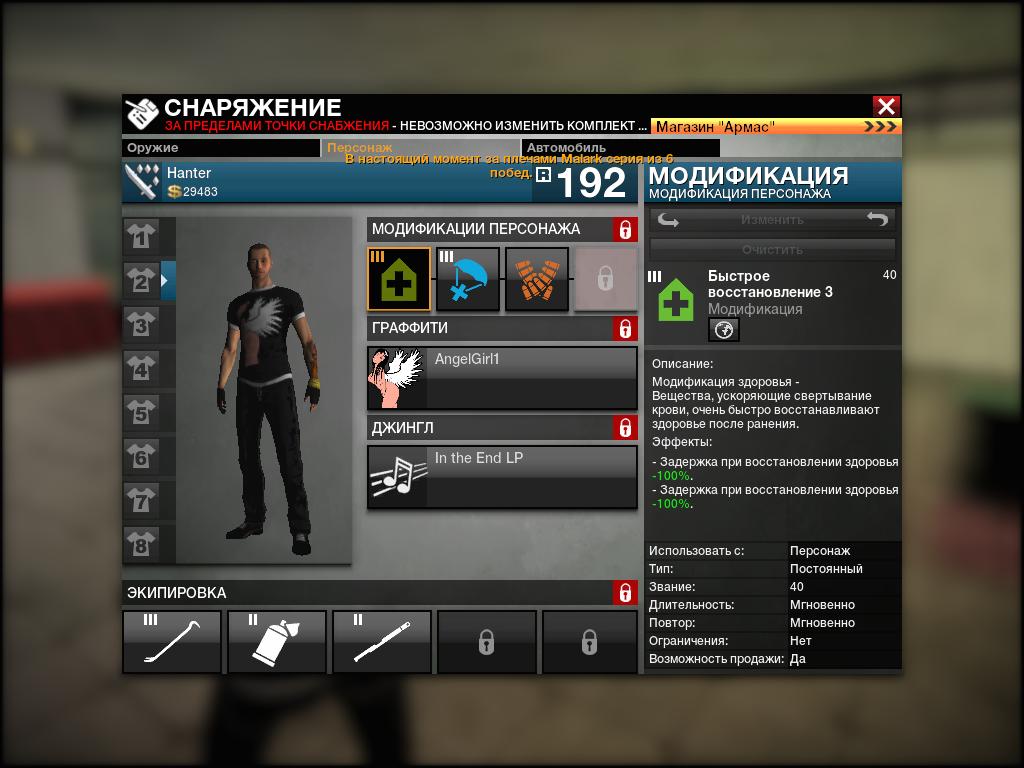Pick outfit slot 8
The image size is (1024, 768).
(x=141, y=545)
